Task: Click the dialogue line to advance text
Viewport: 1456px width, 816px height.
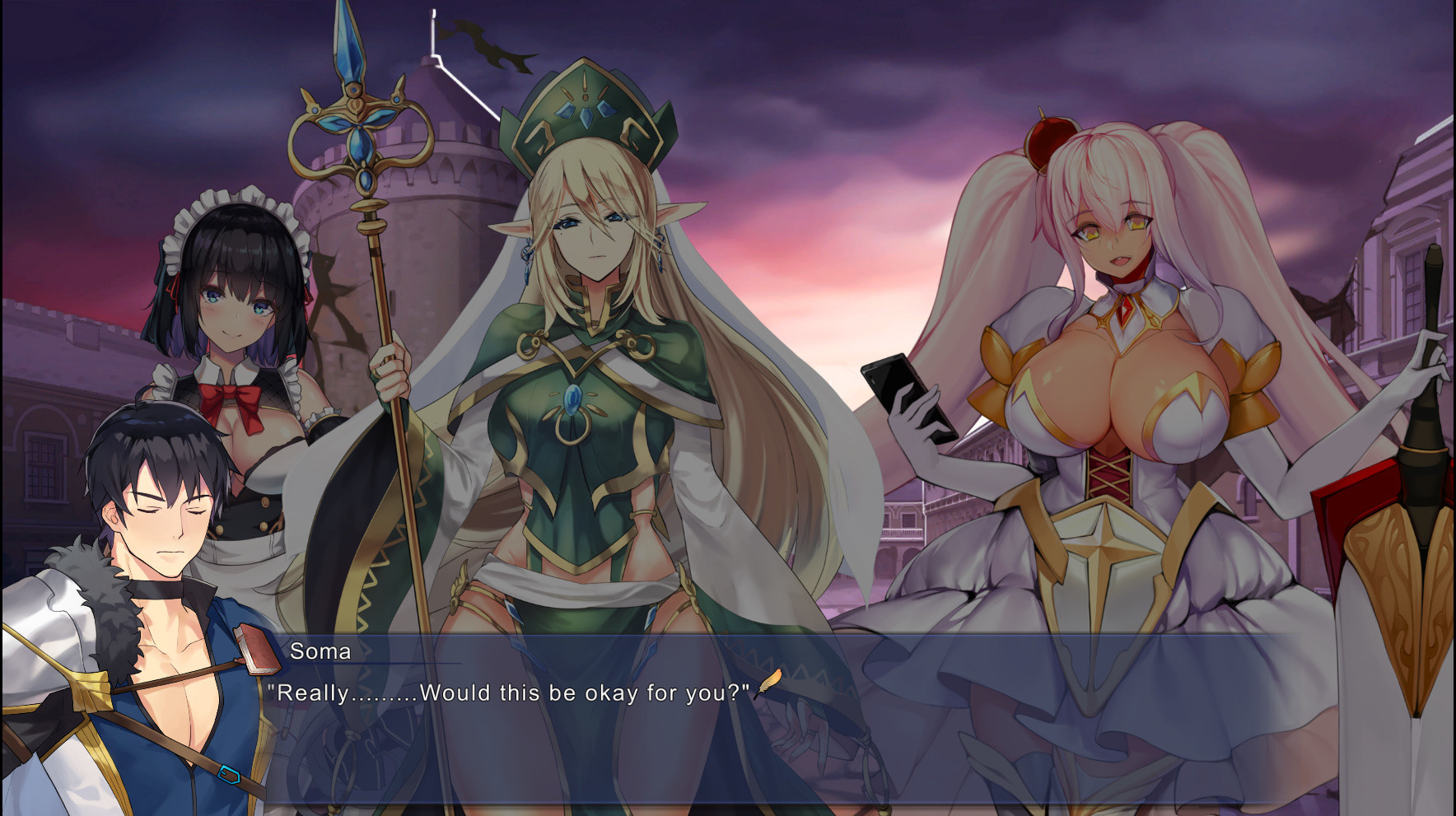Action: pyautogui.click(x=511, y=693)
